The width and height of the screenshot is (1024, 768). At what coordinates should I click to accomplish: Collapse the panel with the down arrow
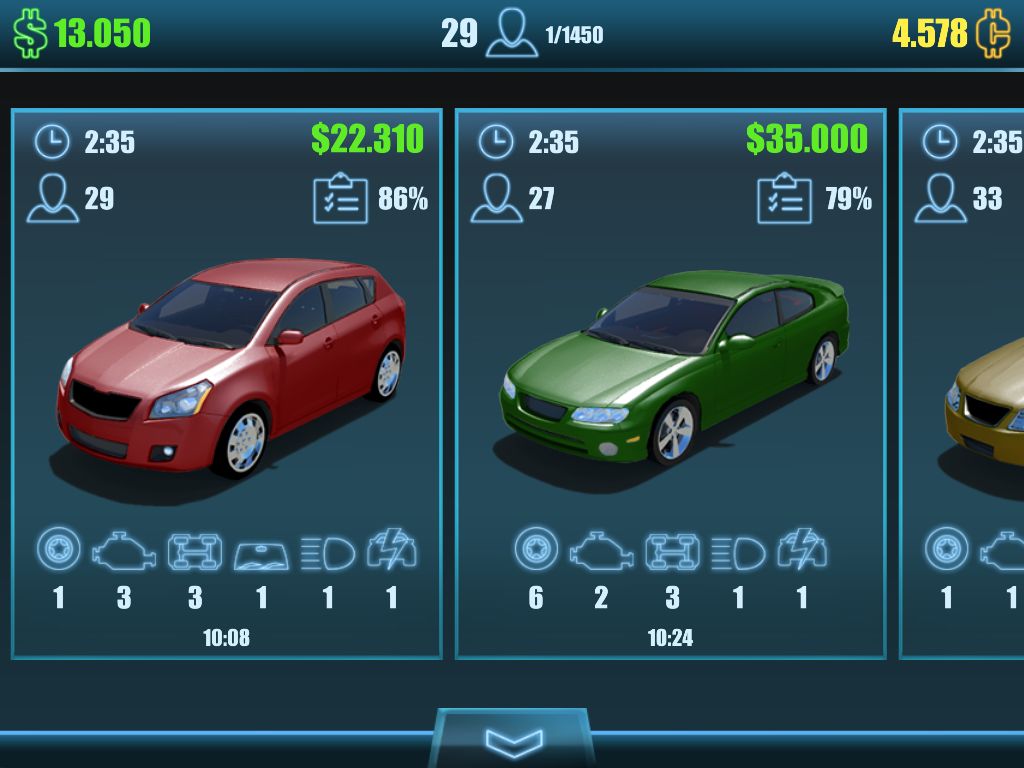coord(513,740)
